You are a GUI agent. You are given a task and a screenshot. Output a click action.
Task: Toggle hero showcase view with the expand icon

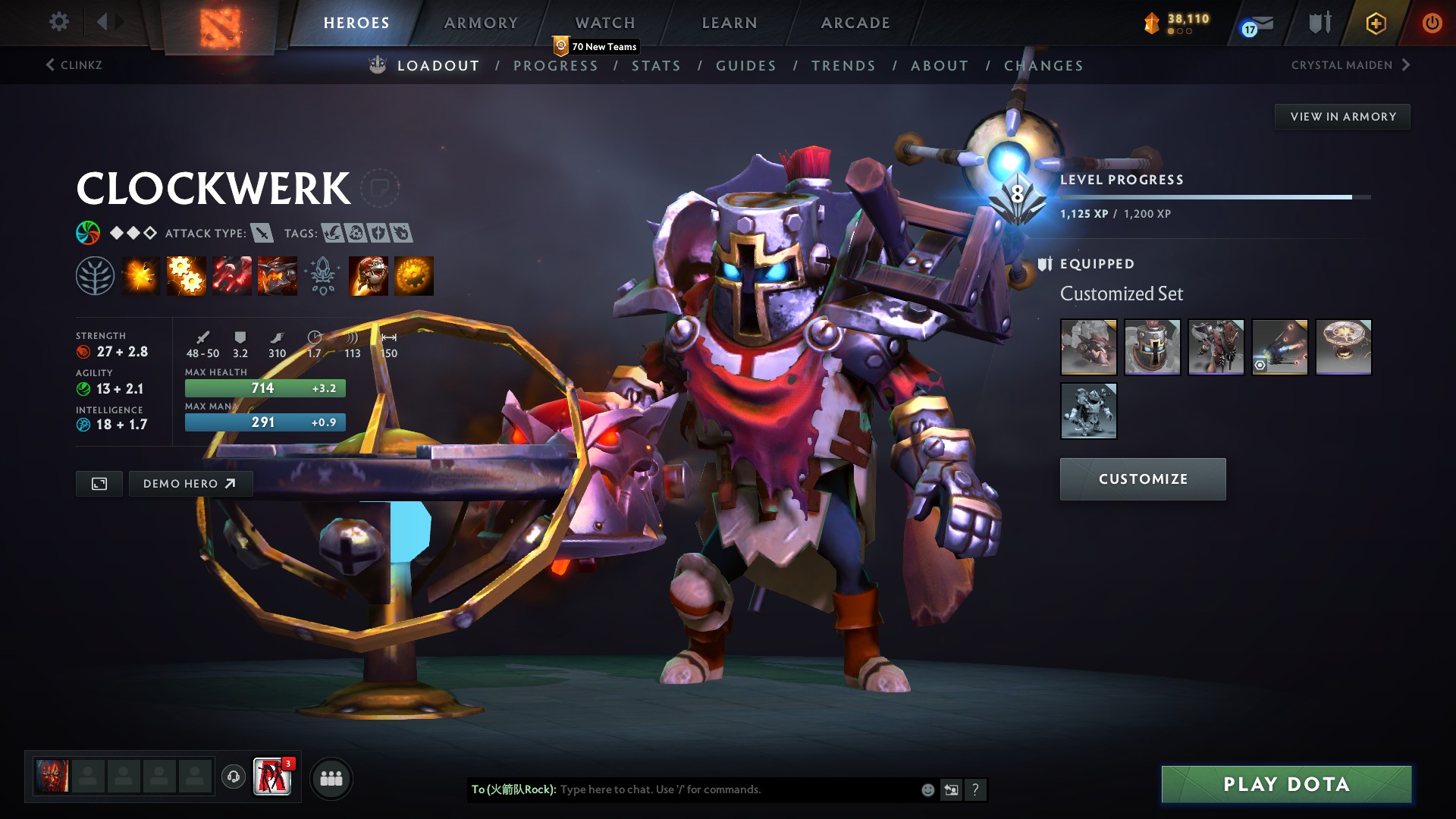point(99,483)
